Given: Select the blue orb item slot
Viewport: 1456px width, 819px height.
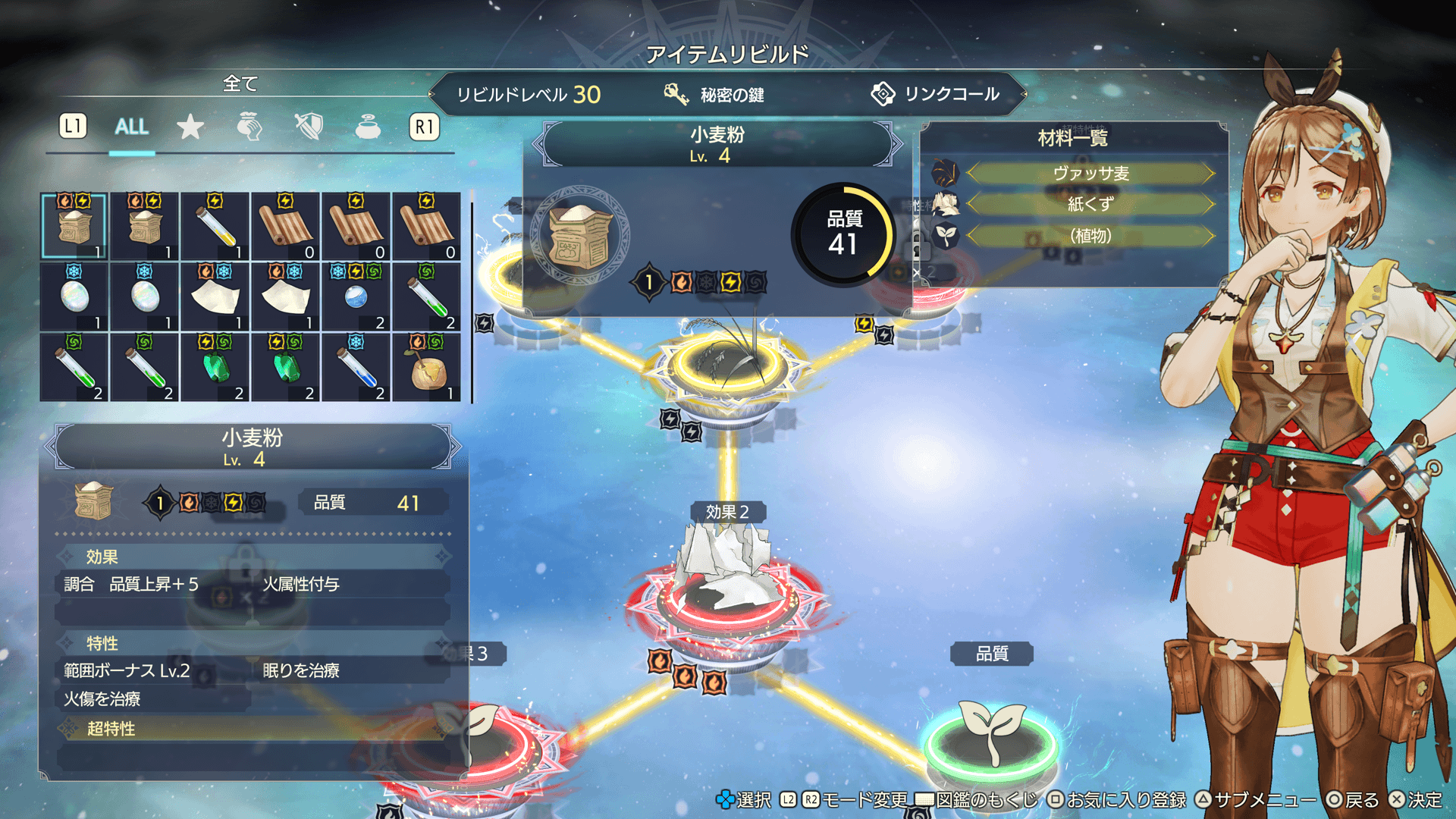Looking at the screenshot, I should [x=356, y=297].
